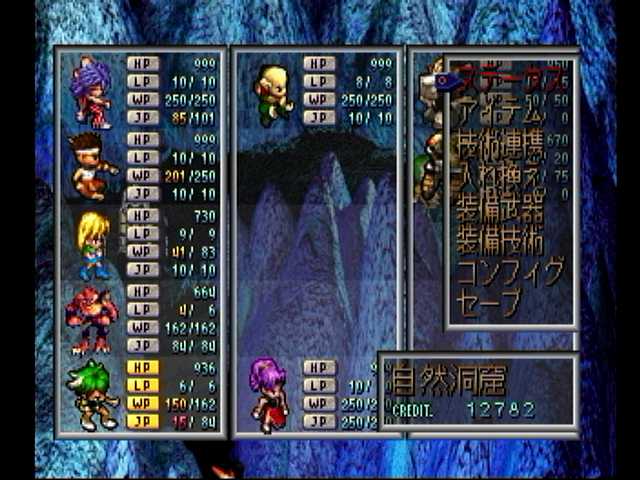Choose セーブ (Save) from the menu
The width and height of the screenshot is (640, 480).
click(x=489, y=302)
